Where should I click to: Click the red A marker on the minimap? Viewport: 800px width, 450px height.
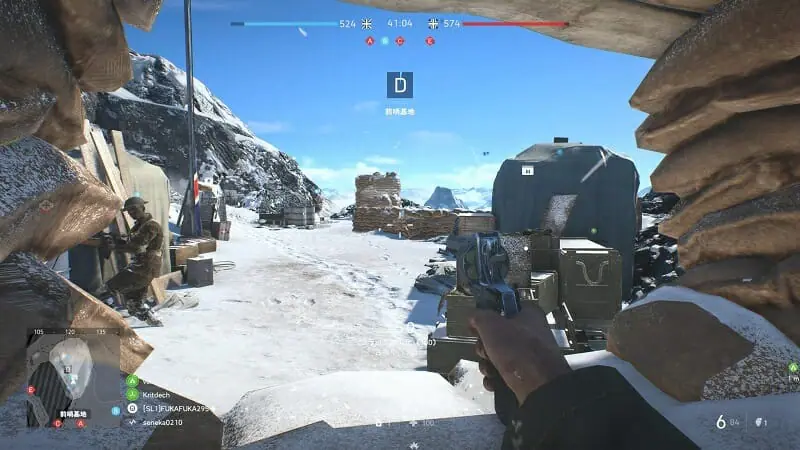pyautogui.click(x=80, y=423)
